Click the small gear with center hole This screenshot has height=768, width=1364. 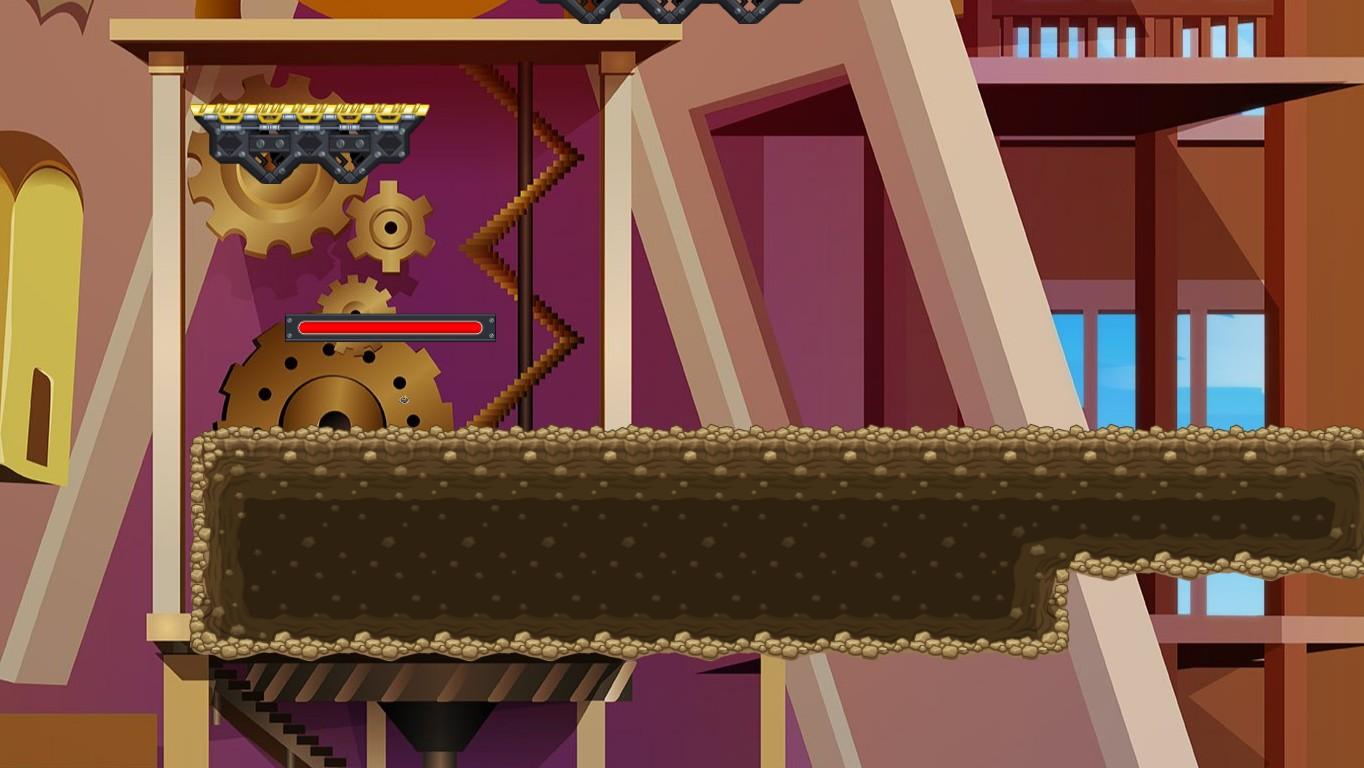pos(388,228)
